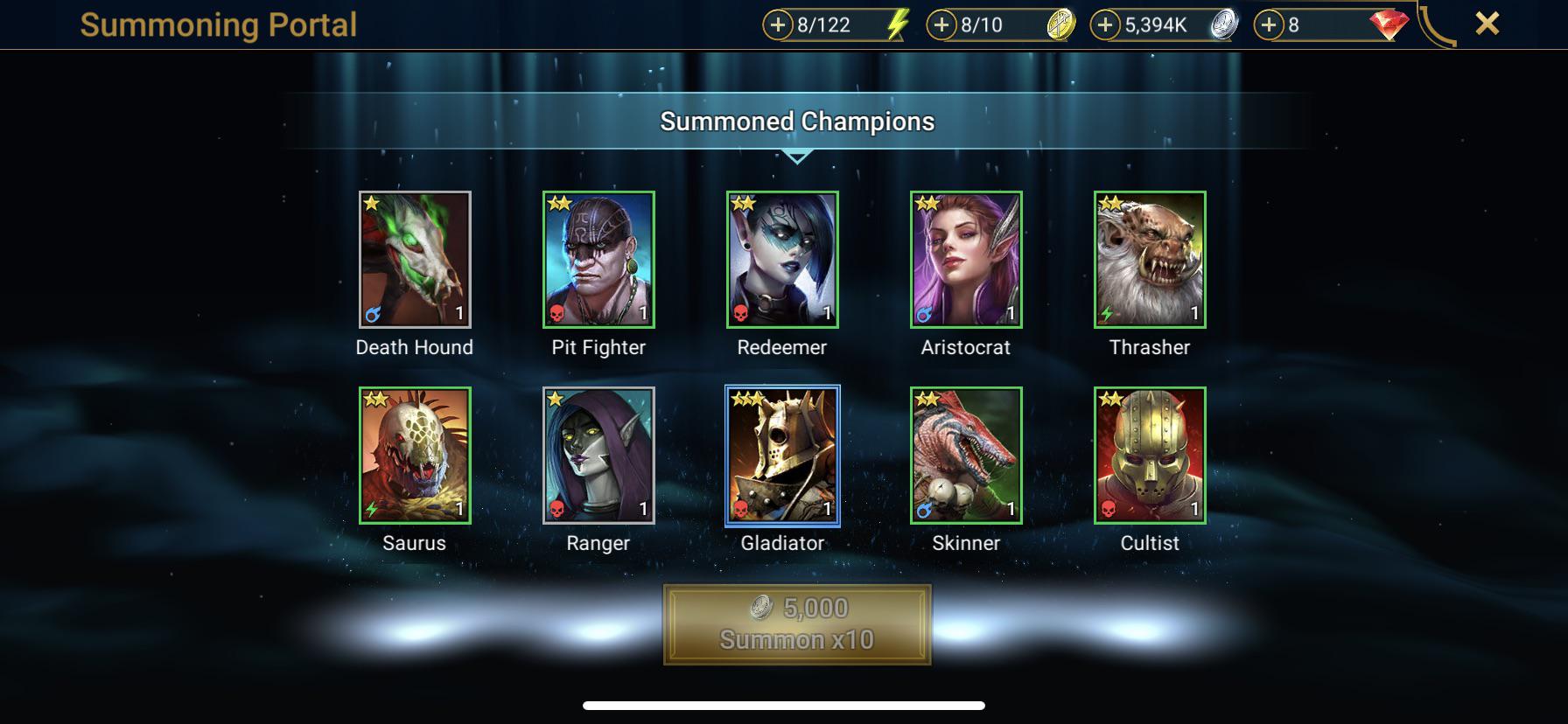The height and width of the screenshot is (724, 1568).
Task: Click the Magic affinity icon on Death Hound
Action: click(372, 317)
